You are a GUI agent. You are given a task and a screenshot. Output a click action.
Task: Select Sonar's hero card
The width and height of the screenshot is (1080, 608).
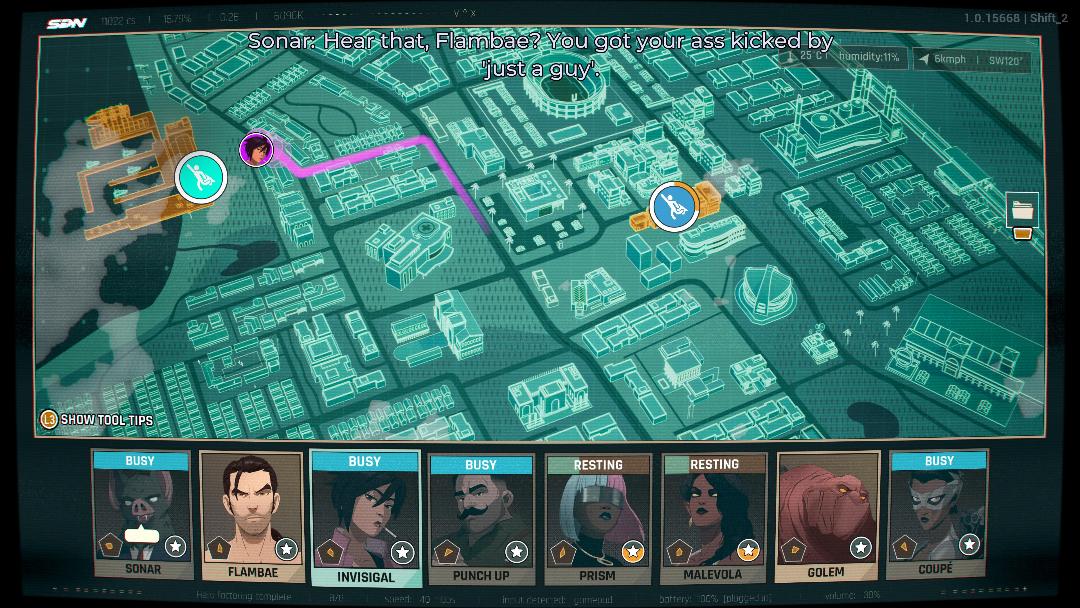[141, 515]
